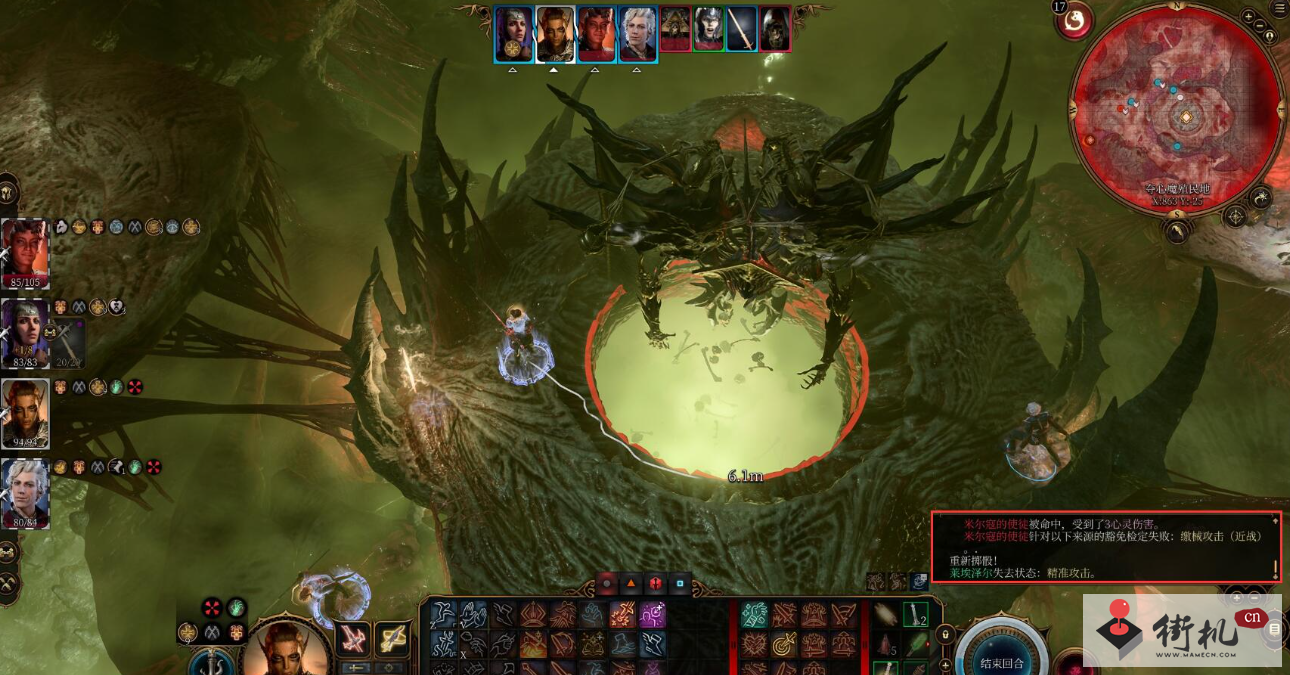Use the hotbar item slot showing count 2
The height and width of the screenshot is (675, 1290).
[x=916, y=615]
